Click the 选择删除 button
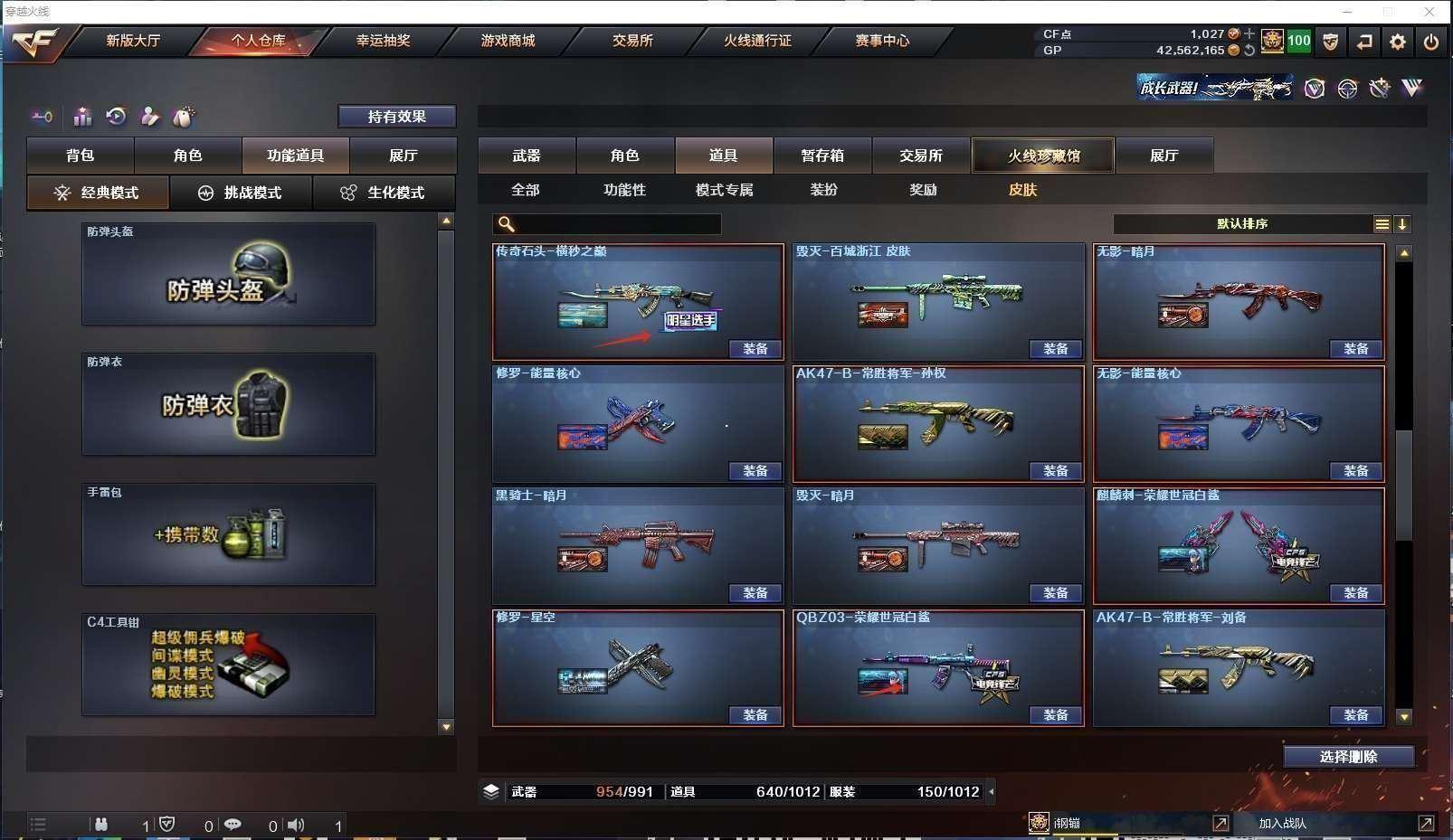The width and height of the screenshot is (1453, 840). point(1348,757)
